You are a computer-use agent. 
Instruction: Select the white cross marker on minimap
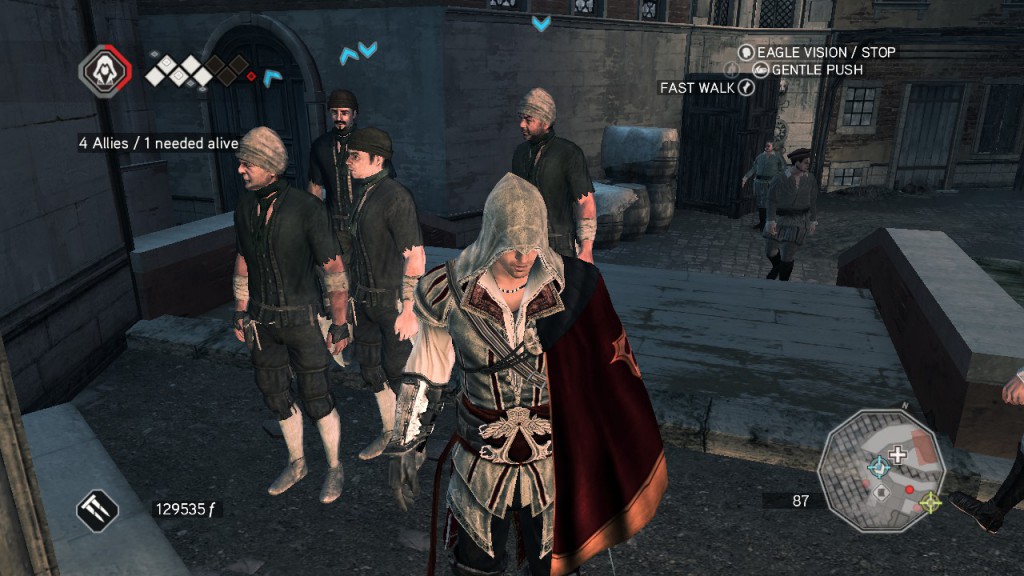click(x=897, y=455)
